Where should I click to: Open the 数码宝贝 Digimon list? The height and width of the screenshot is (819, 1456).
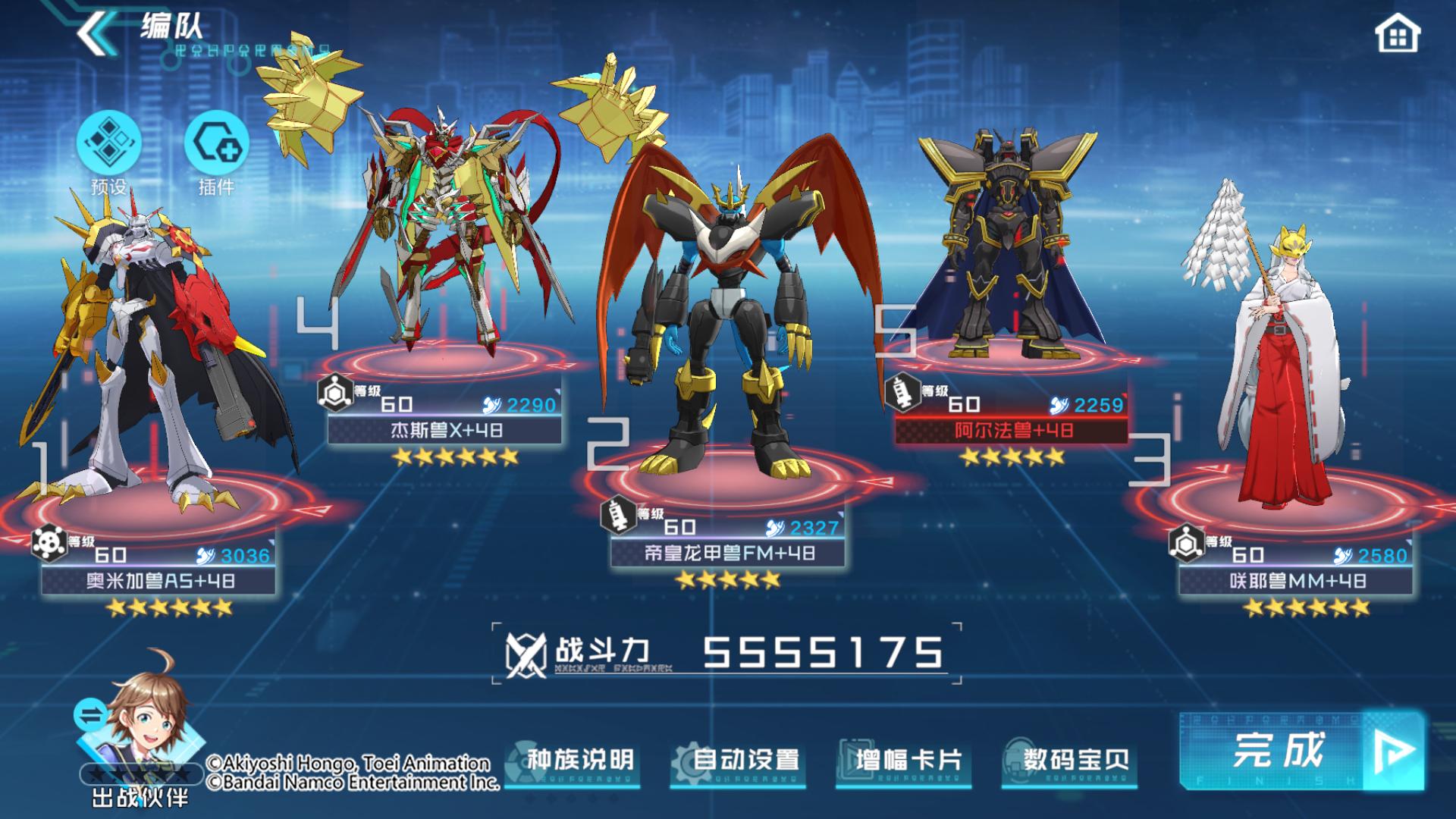[1070, 761]
